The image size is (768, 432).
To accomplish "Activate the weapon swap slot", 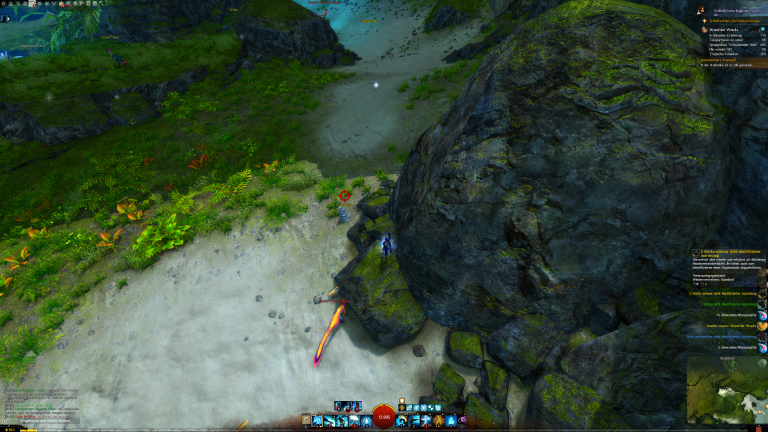I will click(x=305, y=422).
